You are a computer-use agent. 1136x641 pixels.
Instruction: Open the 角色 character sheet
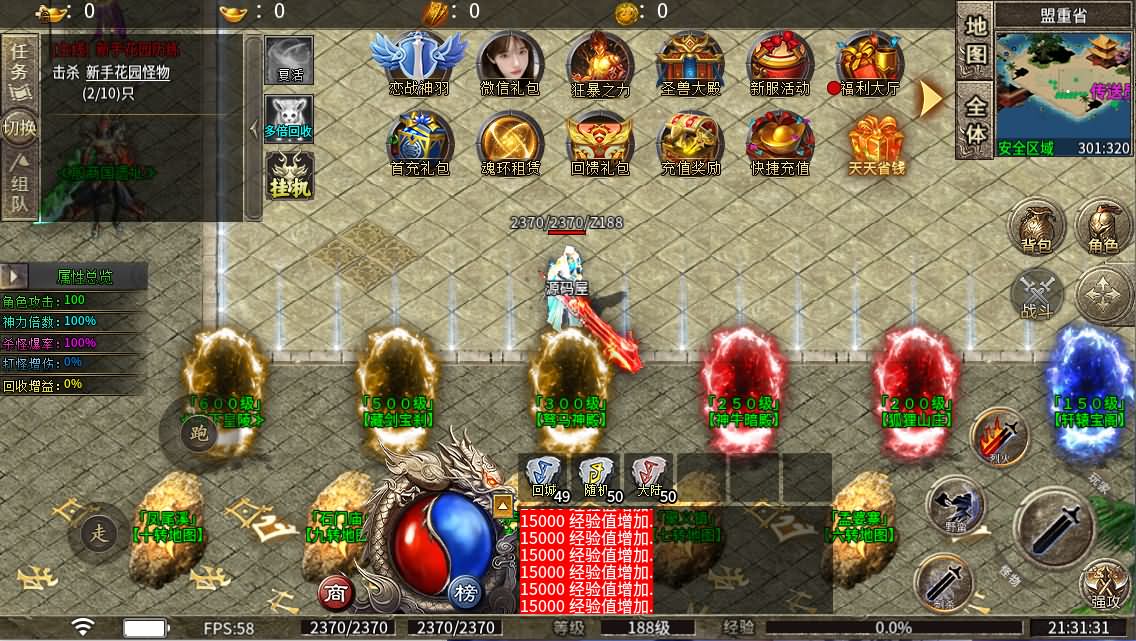tap(1104, 227)
